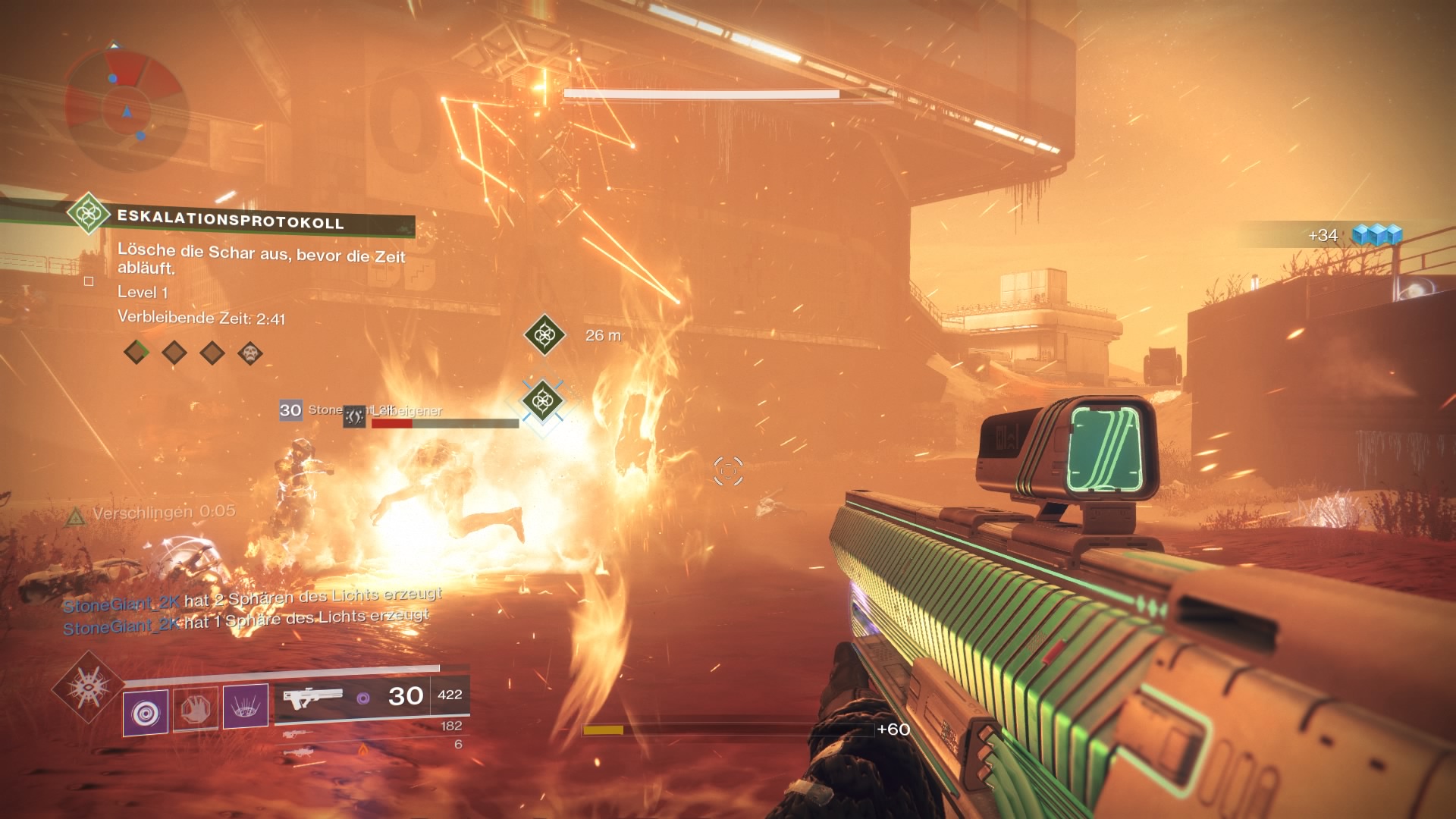Select the equipped weapon icon
The image size is (1456, 819).
point(312,696)
